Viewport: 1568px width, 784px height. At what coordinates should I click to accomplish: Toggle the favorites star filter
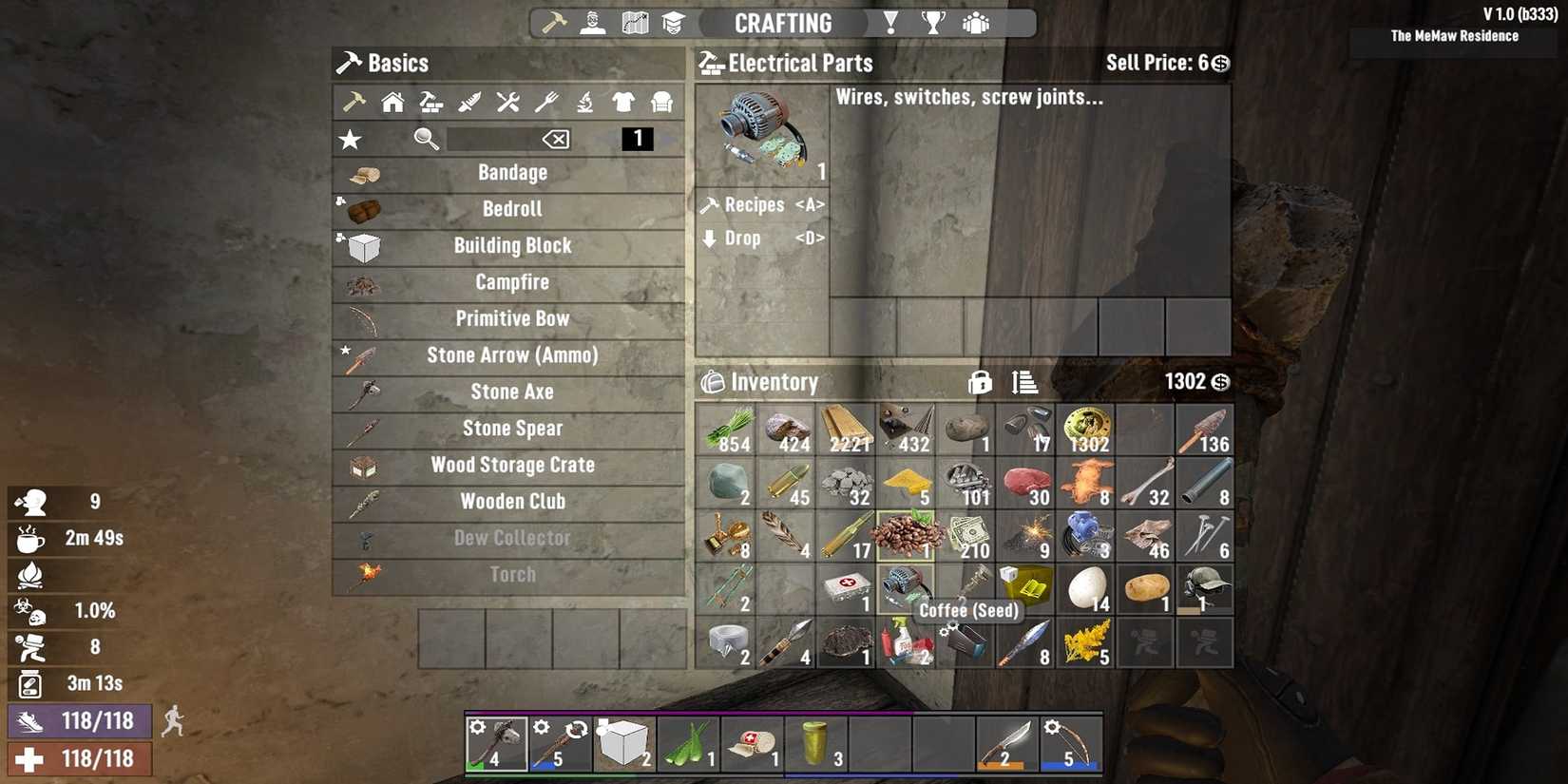(350, 140)
